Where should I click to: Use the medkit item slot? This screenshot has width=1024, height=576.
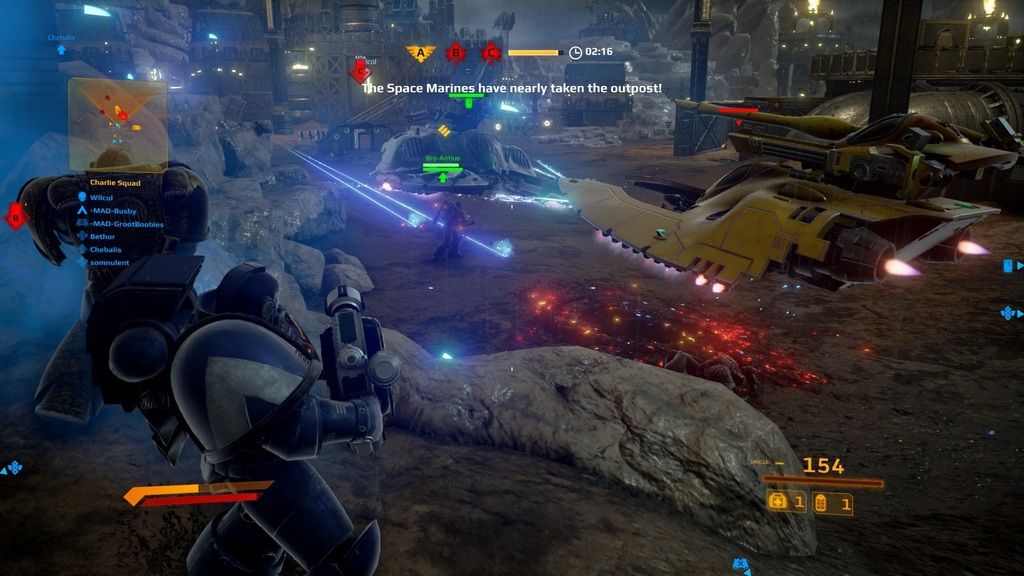point(786,503)
